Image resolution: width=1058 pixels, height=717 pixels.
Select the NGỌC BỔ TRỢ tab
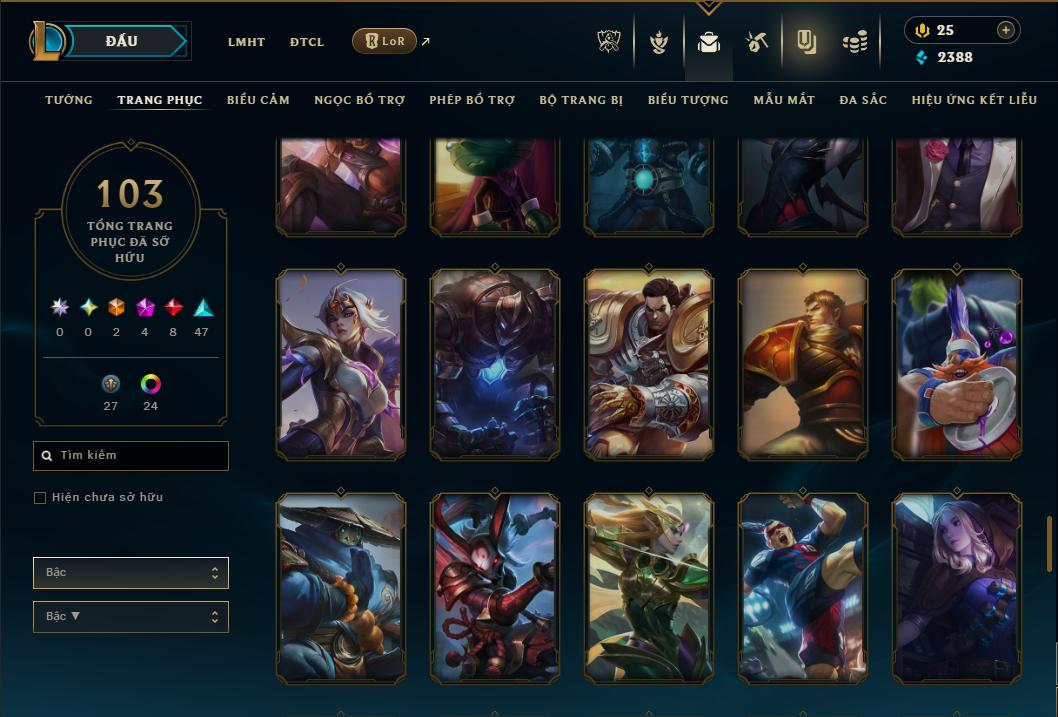point(359,100)
